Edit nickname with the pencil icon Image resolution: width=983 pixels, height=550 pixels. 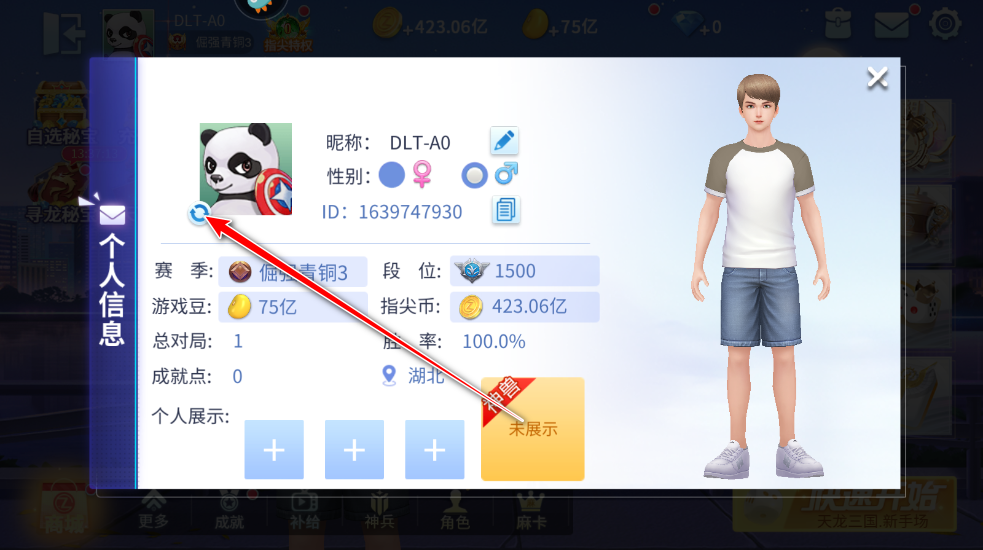(x=504, y=141)
